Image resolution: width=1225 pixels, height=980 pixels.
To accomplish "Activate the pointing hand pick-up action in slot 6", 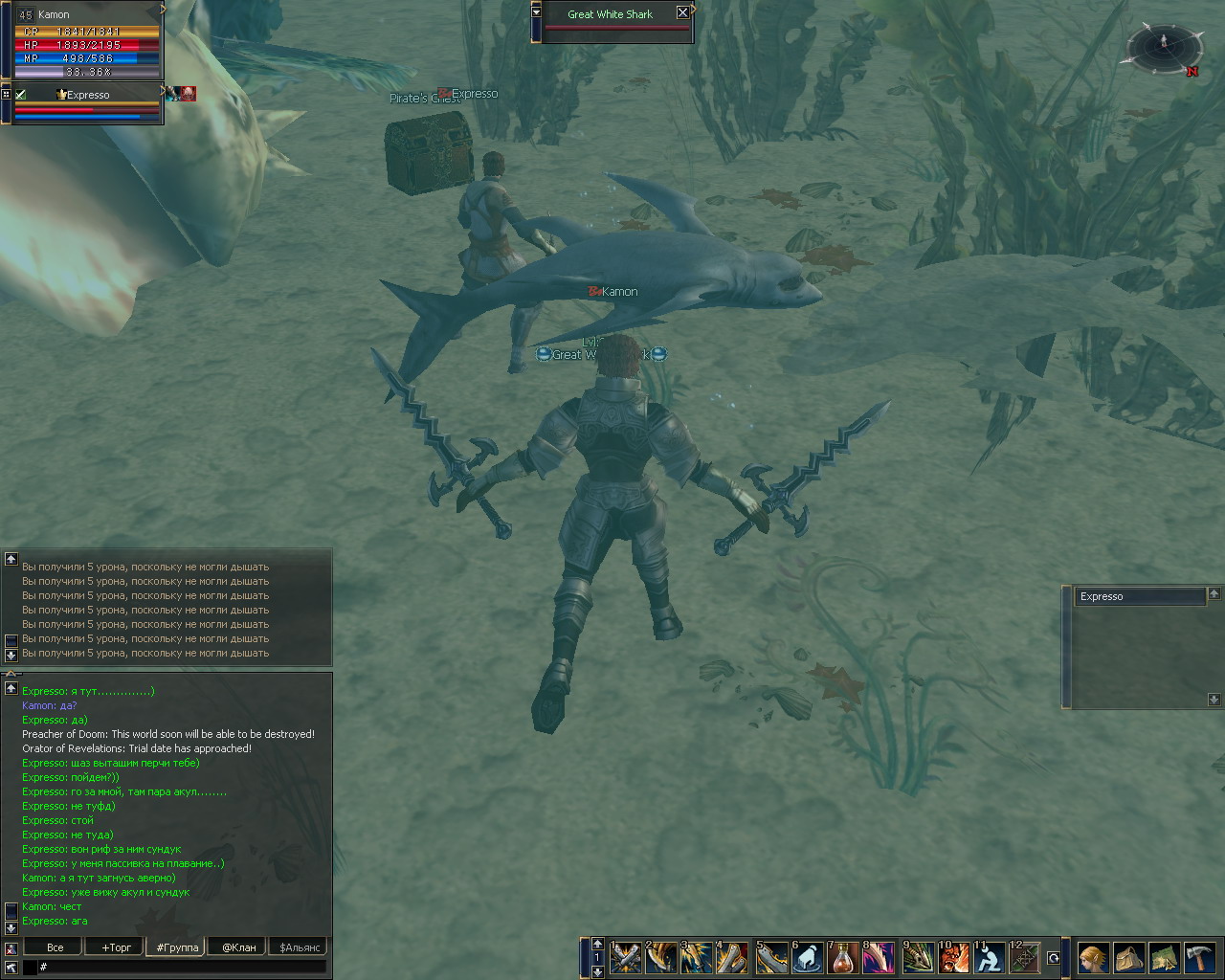I will coord(807,957).
